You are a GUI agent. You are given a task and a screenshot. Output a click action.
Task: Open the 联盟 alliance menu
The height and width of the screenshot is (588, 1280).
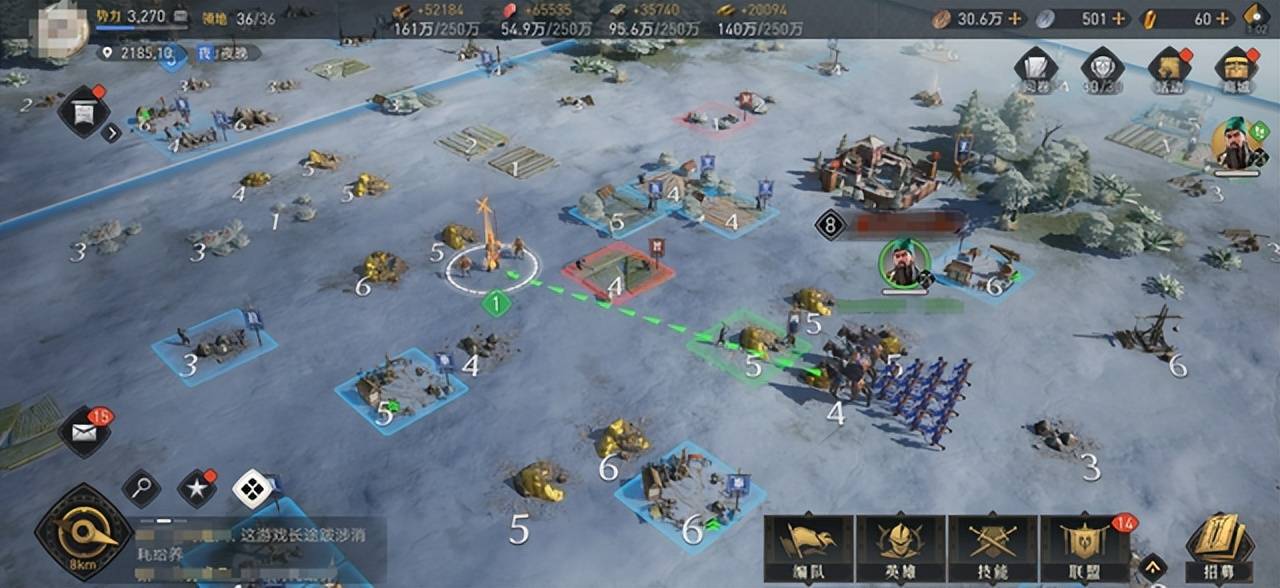1084,547
